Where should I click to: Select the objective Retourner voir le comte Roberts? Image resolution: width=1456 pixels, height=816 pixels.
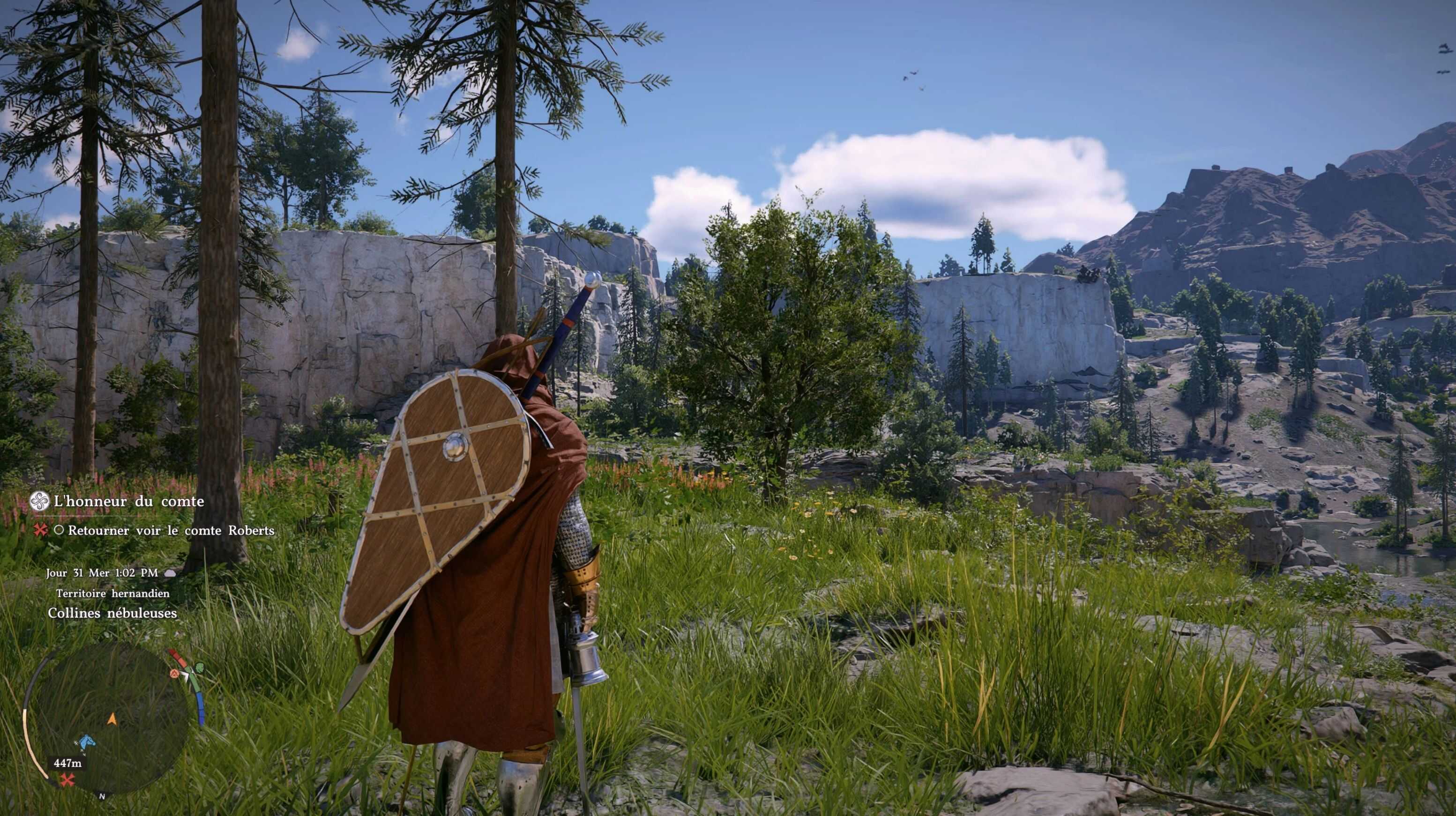coord(171,531)
